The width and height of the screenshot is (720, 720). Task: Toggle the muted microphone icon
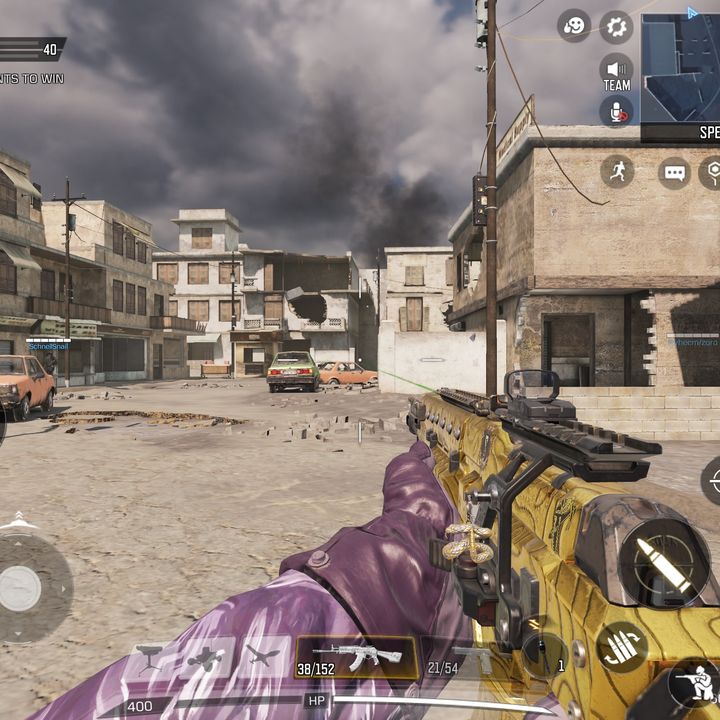(616, 111)
